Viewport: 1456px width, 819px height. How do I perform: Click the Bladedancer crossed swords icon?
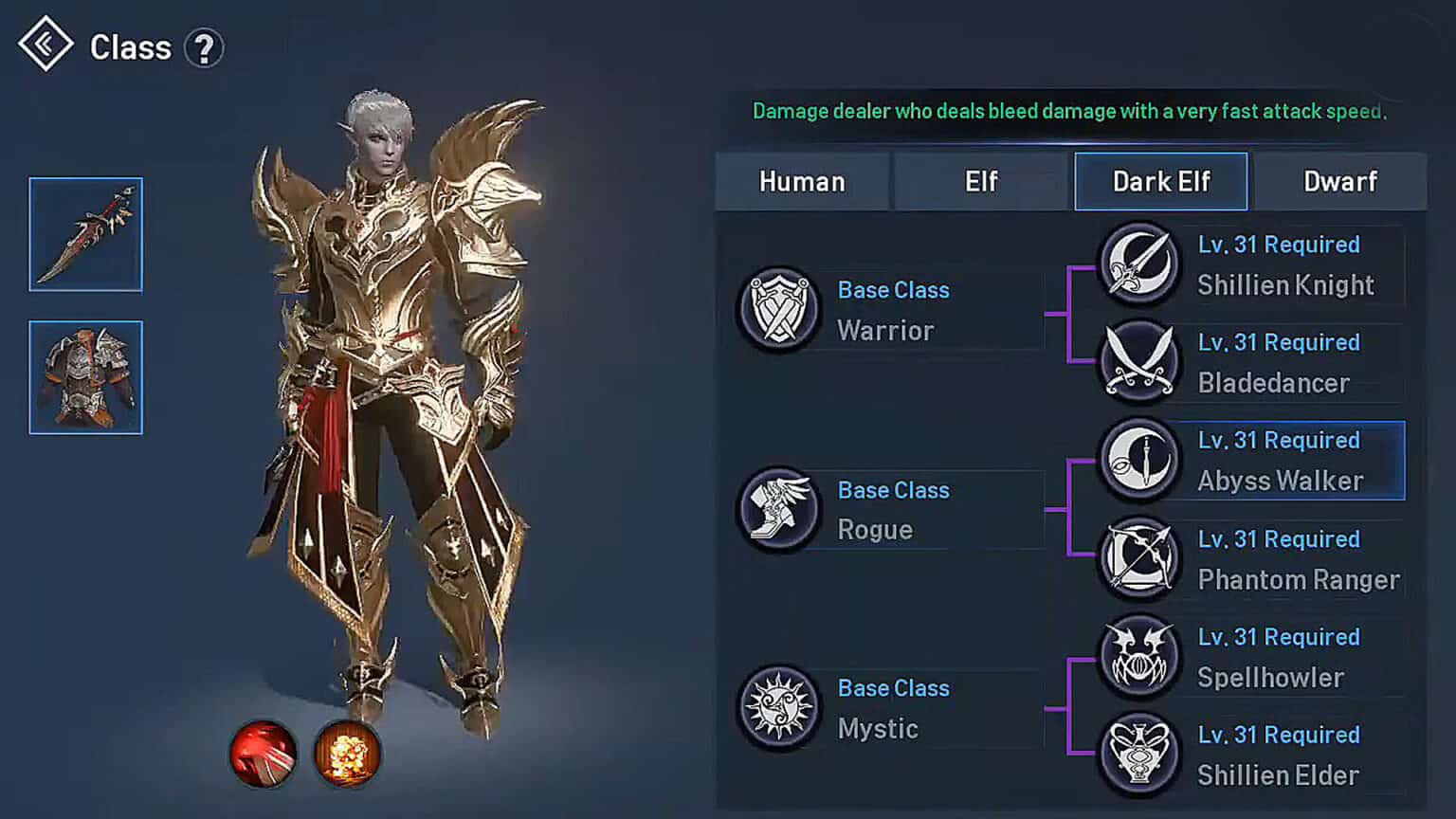pos(1137,364)
